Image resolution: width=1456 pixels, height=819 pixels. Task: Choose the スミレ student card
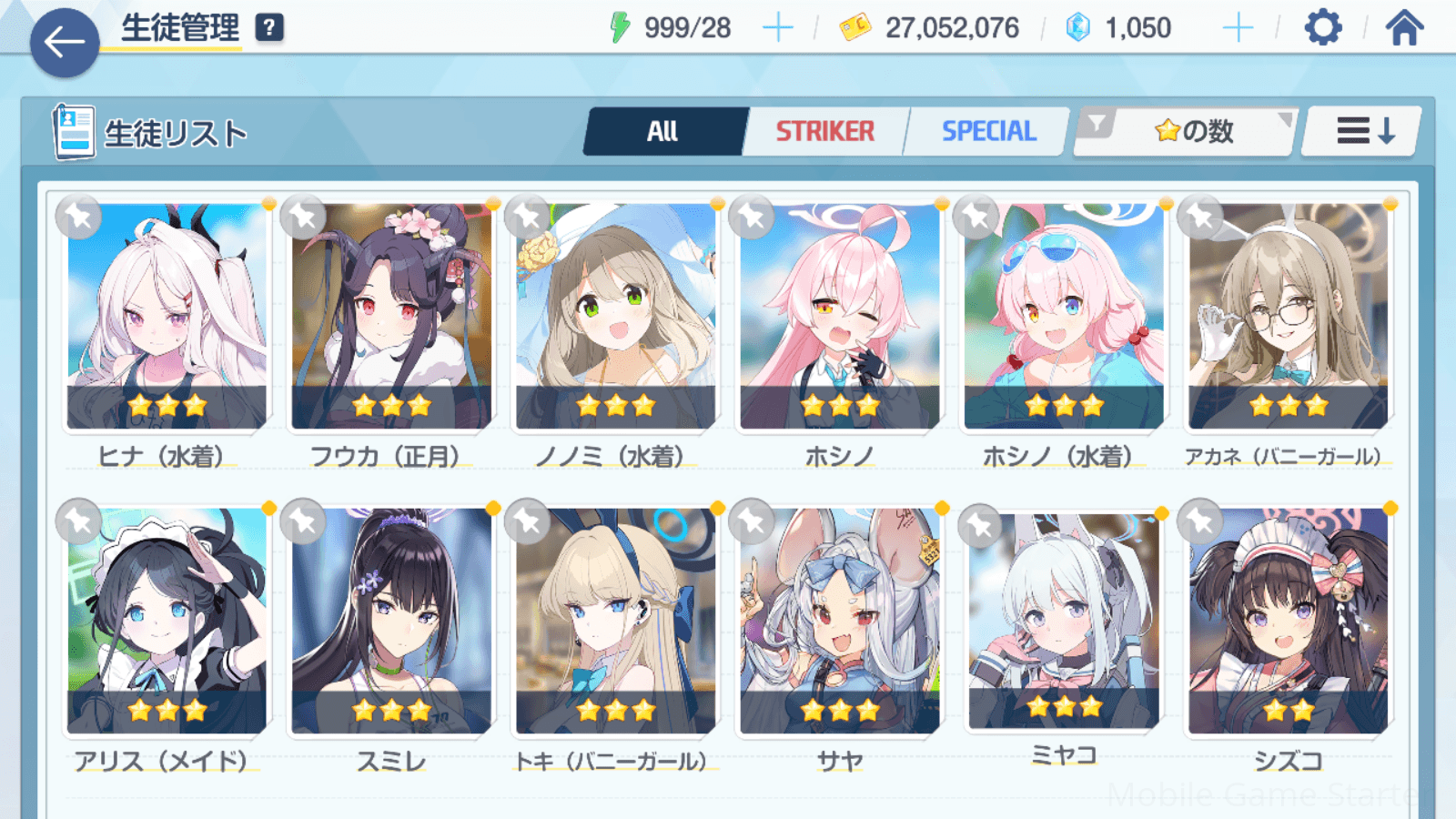[x=391, y=621]
